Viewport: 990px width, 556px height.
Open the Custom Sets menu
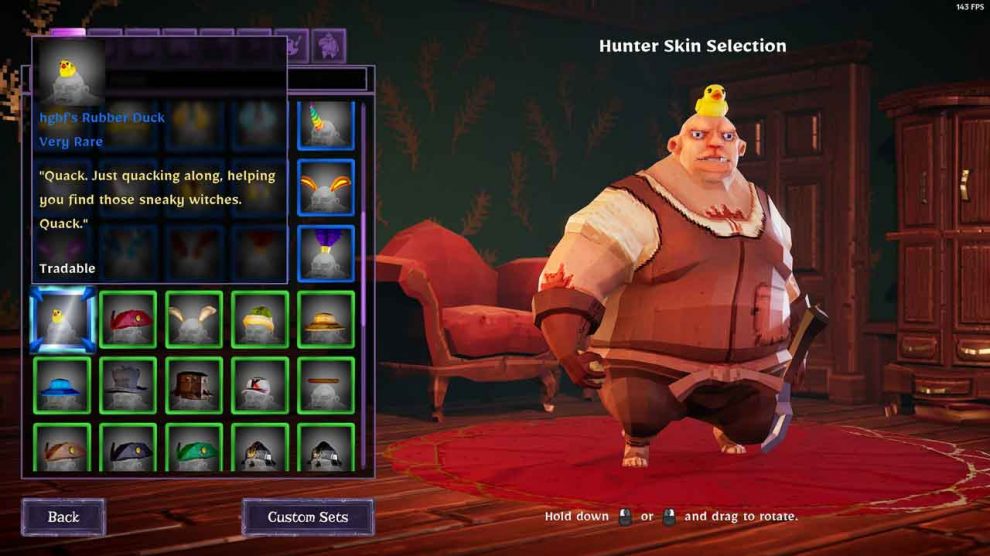click(x=307, y=517)
